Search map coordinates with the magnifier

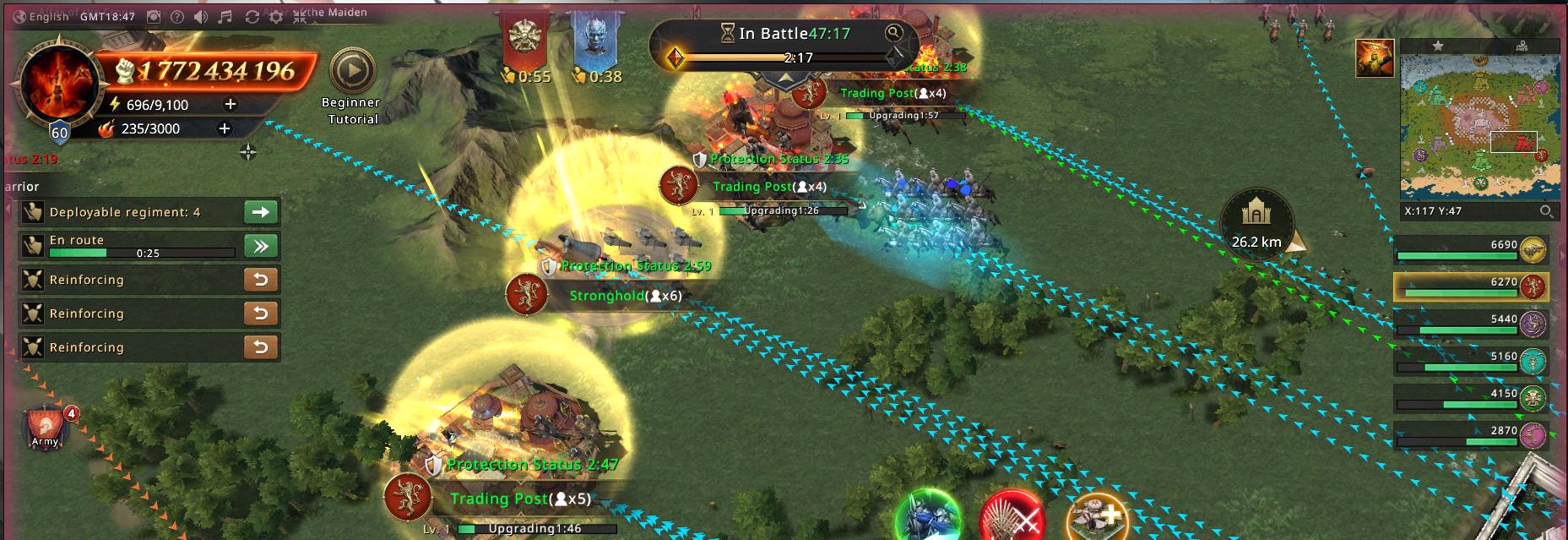1546,211
